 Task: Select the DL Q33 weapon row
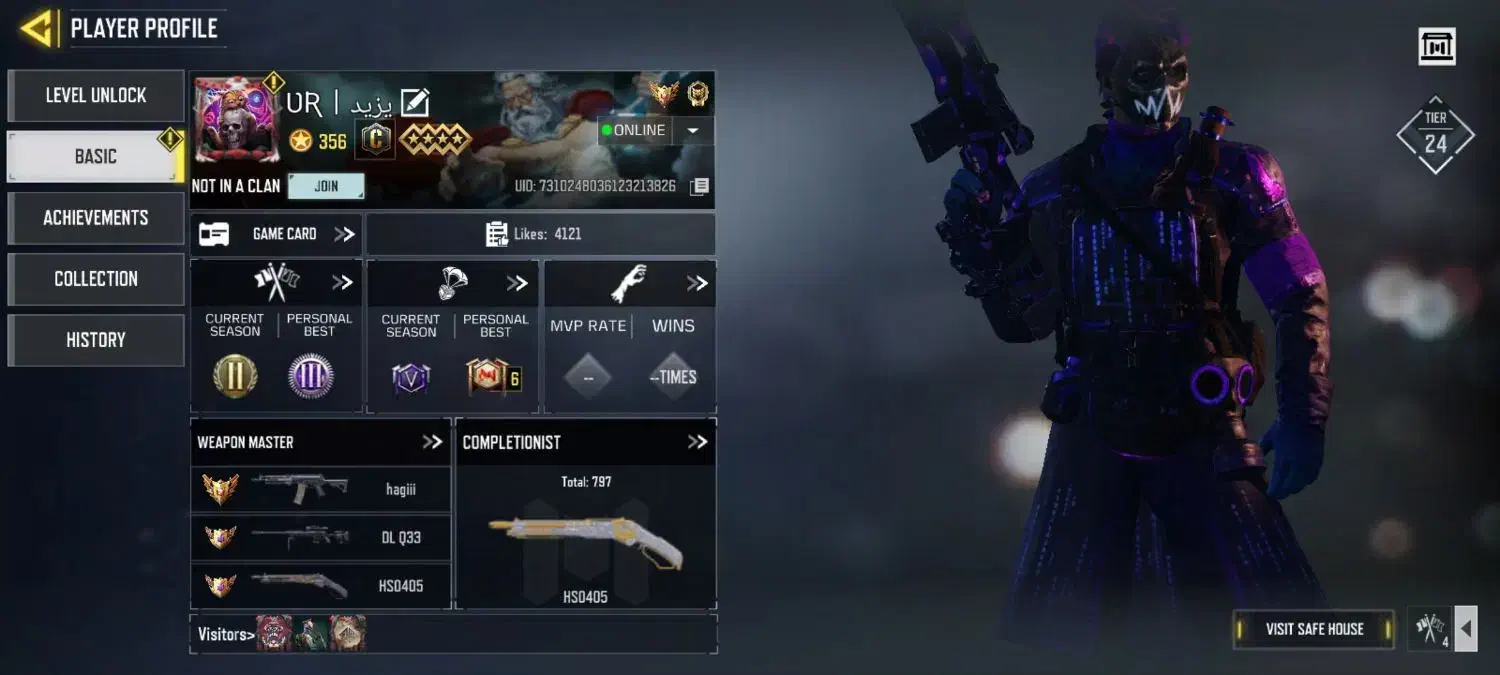coord(320,537)
